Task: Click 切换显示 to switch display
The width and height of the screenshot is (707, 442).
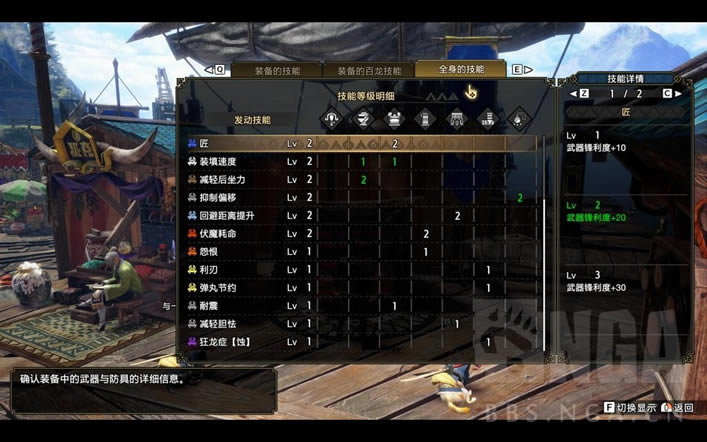Action: pyautogui.click(x=635, y=408)
